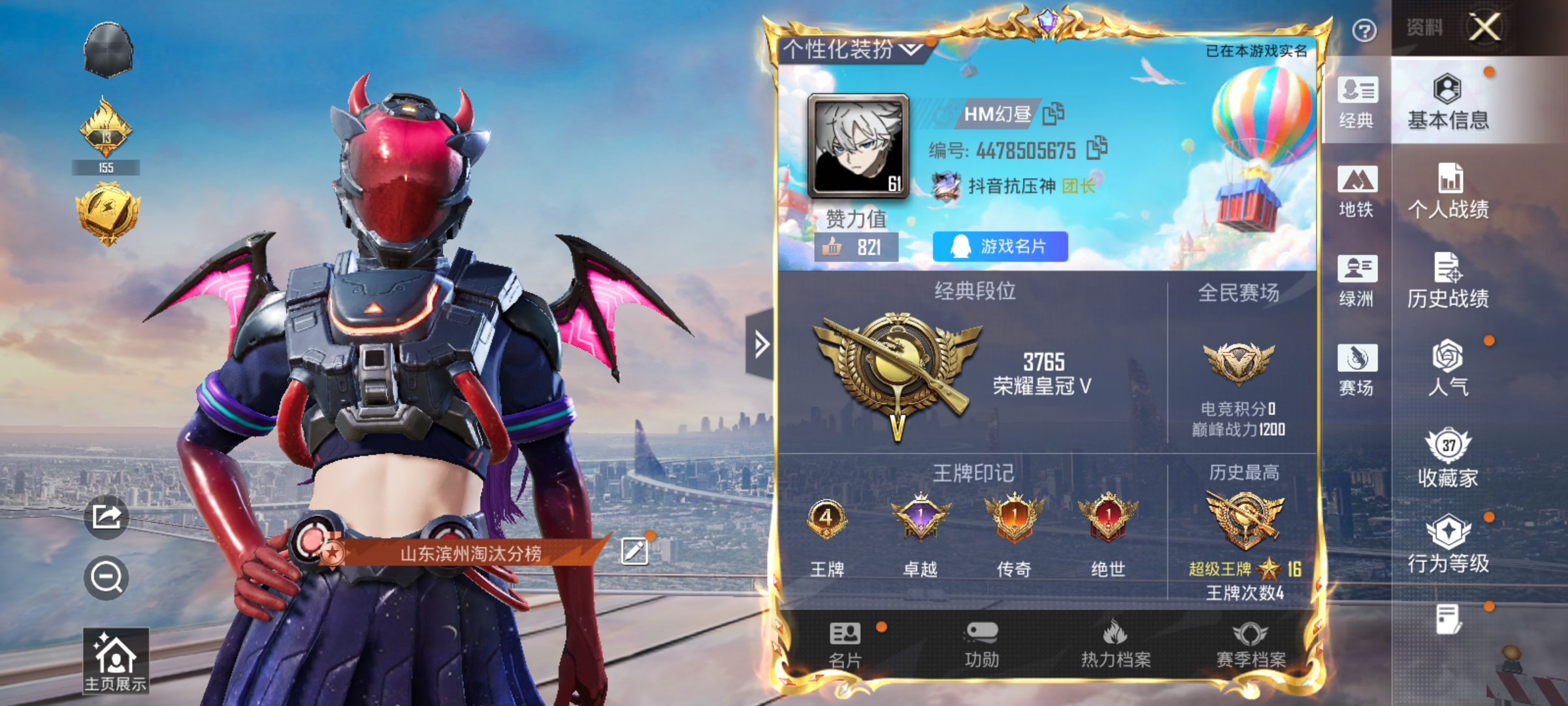The image size is (1568, 706).
Task: Switch to the 绿洲 oasis tab
Action: click(x=1357, y=282)
